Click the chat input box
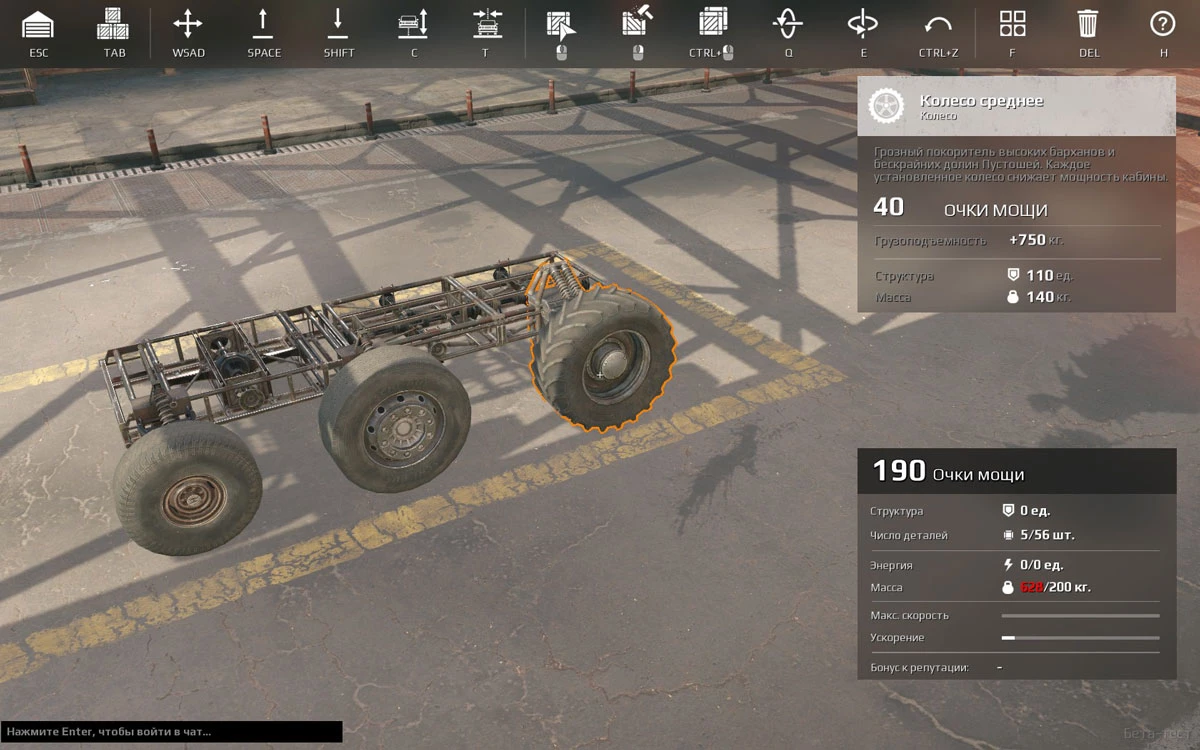Screen dimensions: 1200x750 click(171, 732)
